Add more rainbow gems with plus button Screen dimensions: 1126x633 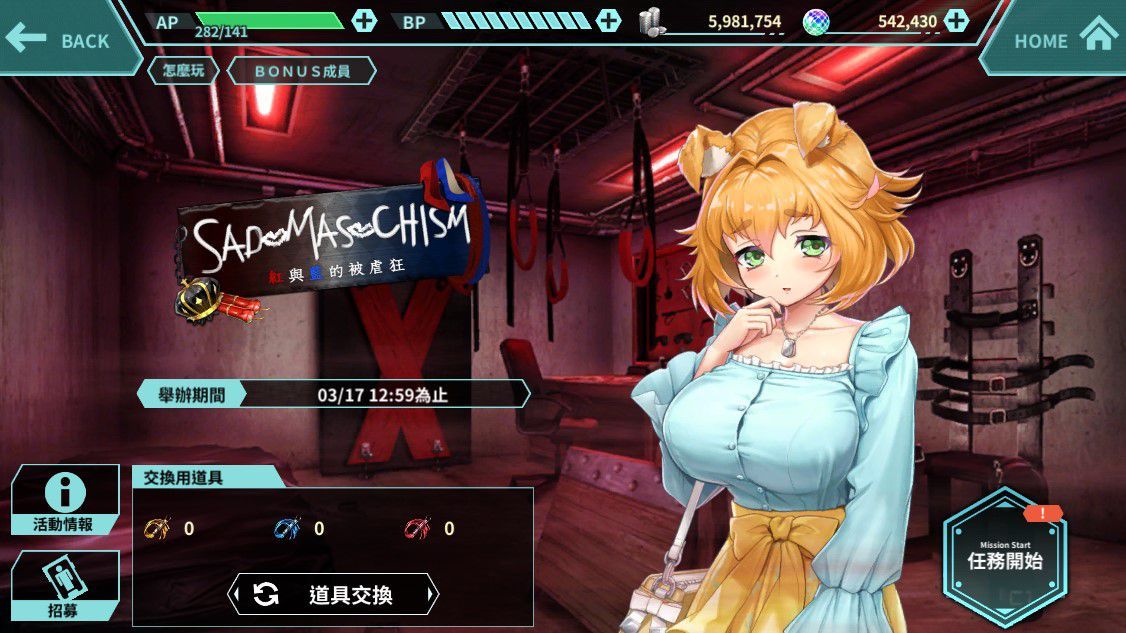pyautogui.click(x=957, y=20)
